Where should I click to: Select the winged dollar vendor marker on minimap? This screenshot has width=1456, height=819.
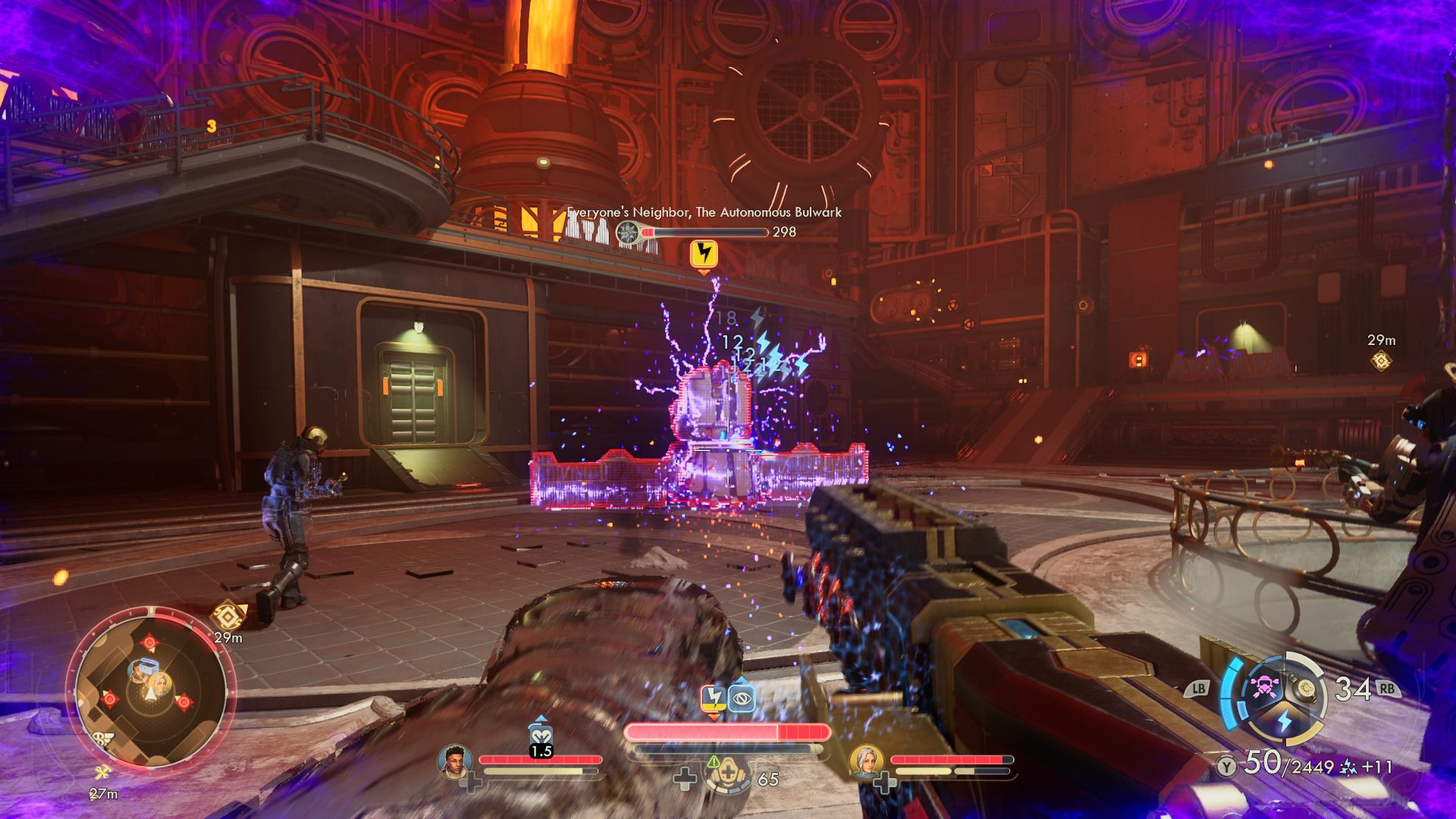(99, 739)
